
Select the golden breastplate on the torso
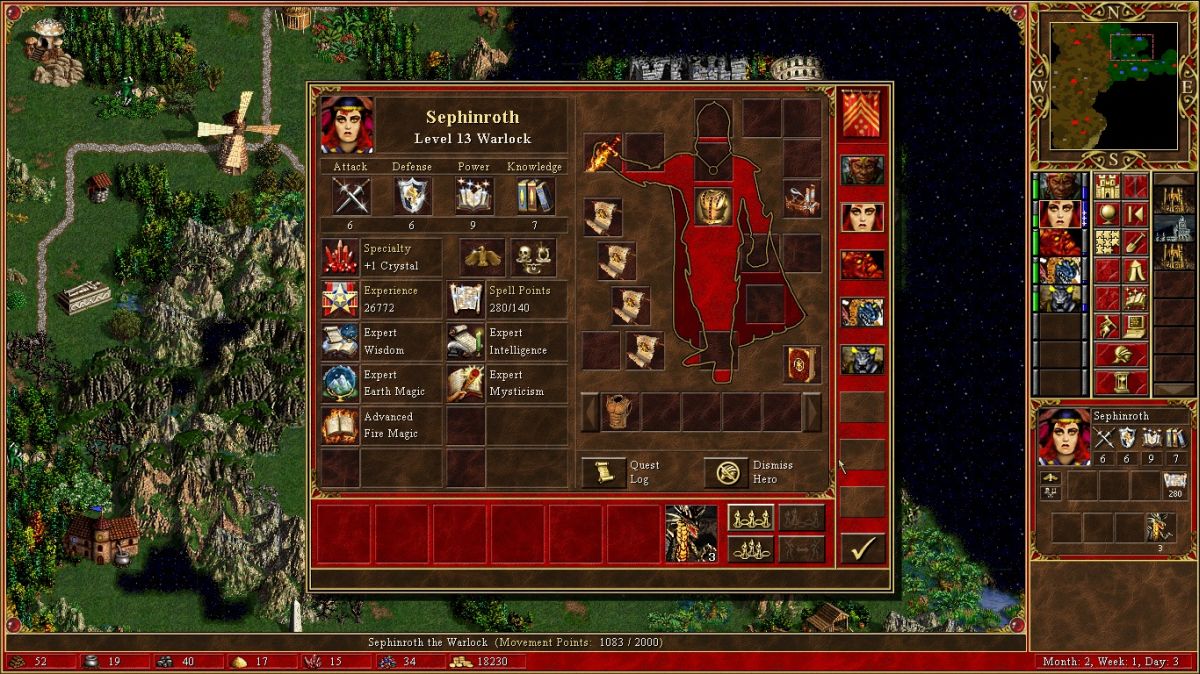pos(714,206)
